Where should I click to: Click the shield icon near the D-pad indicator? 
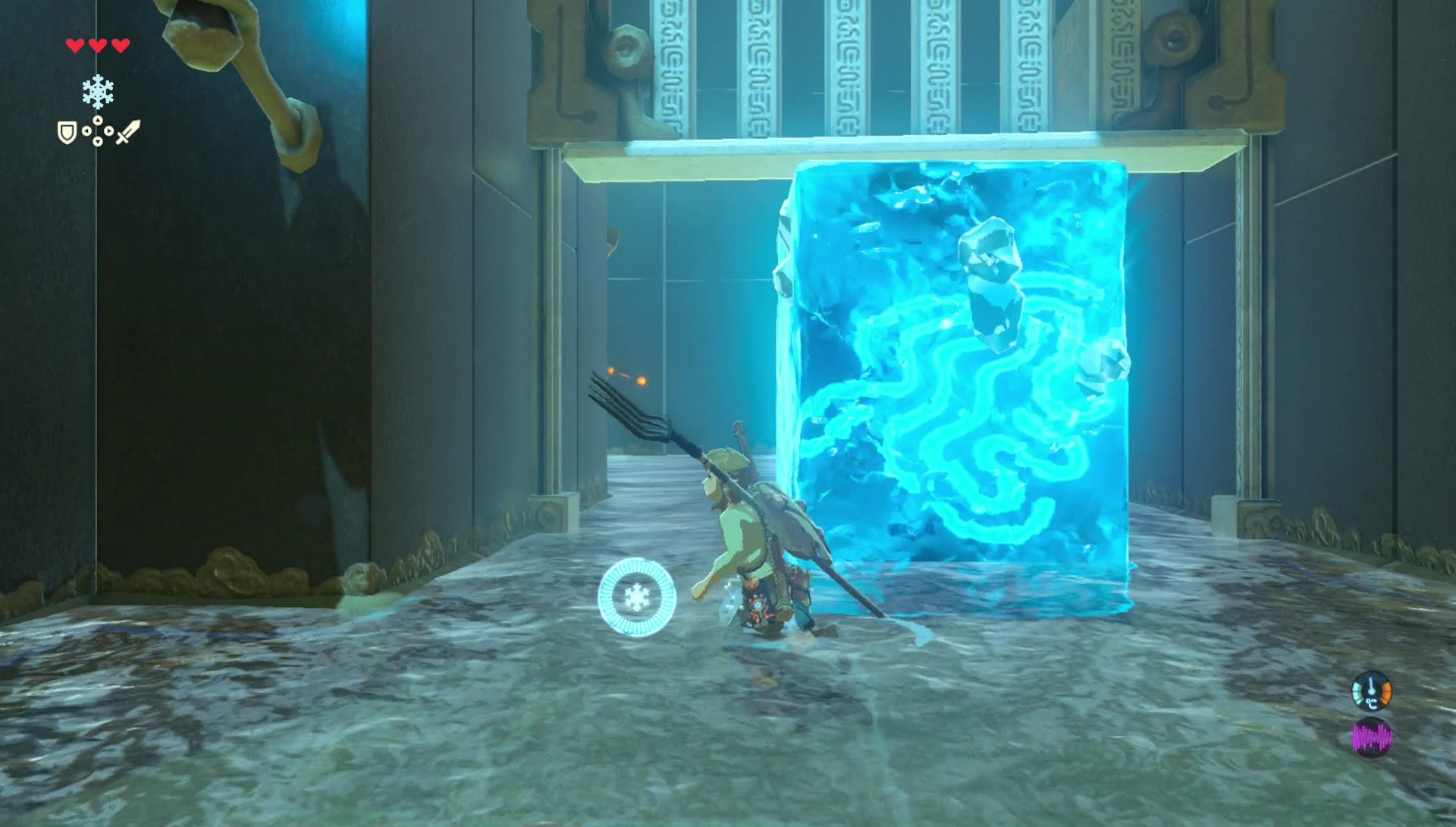67,133
